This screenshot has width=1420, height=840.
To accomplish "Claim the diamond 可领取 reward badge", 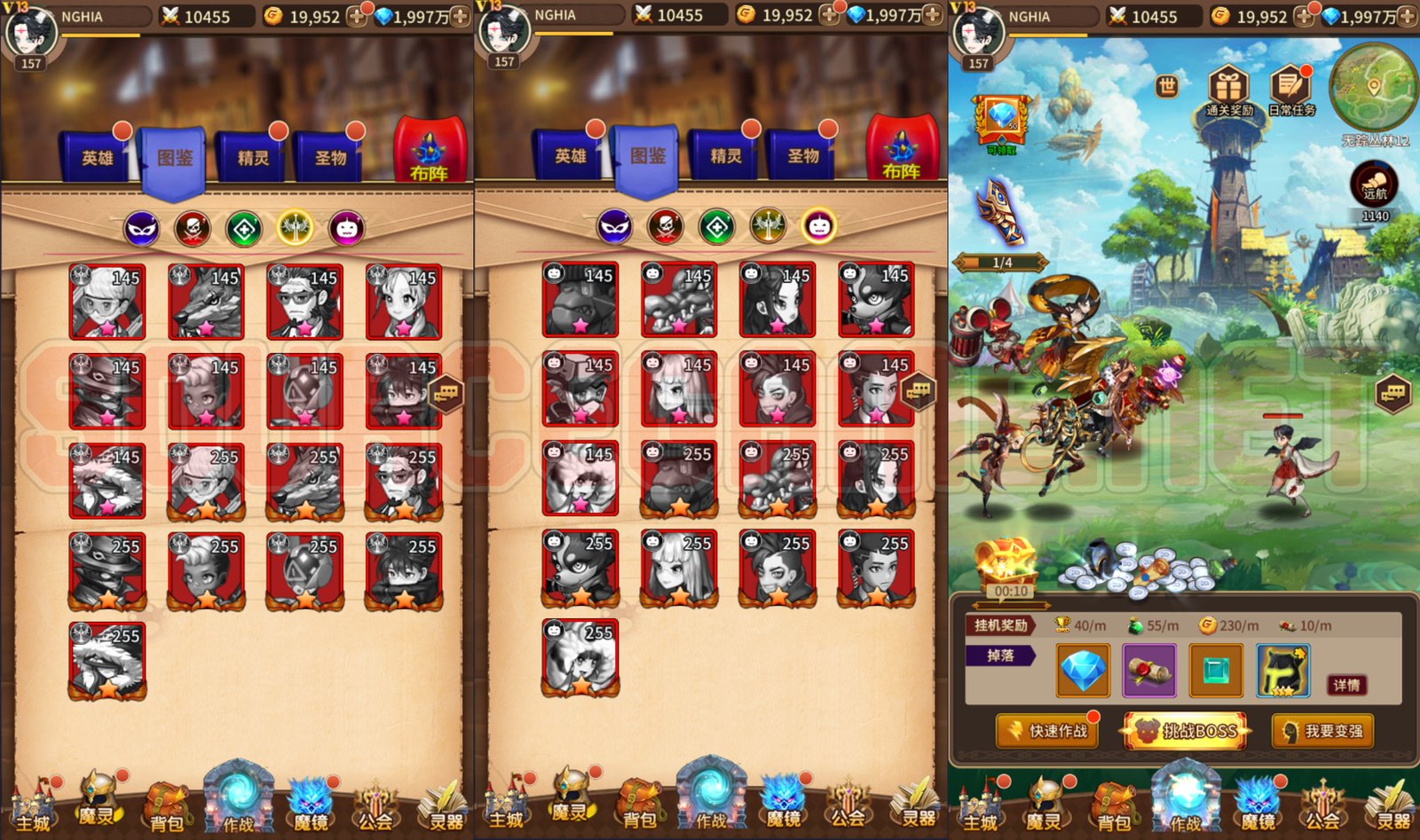I will (1002, 122).
